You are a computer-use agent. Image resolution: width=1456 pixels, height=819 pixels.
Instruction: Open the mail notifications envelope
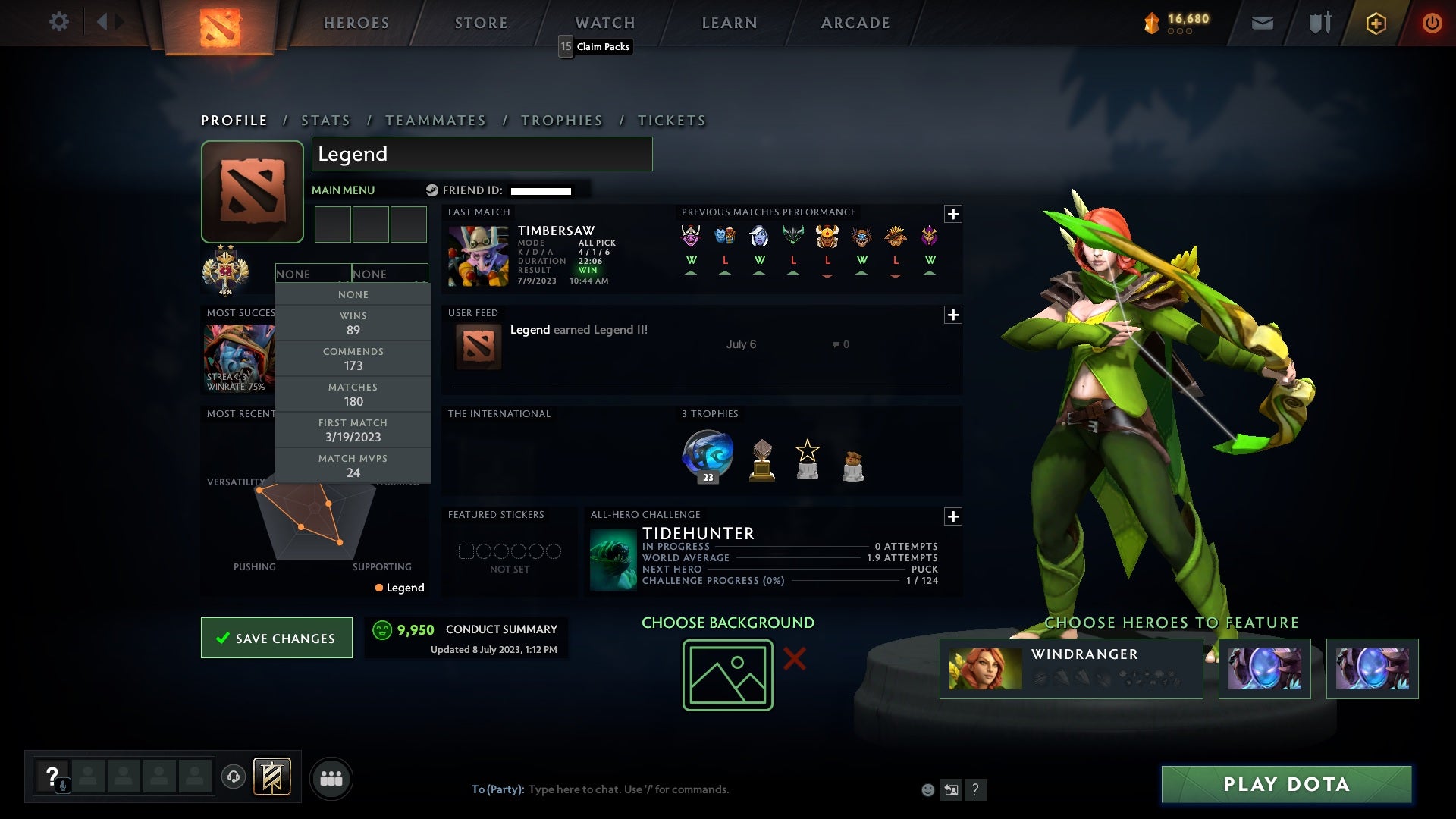click(x=1263, y=22)
